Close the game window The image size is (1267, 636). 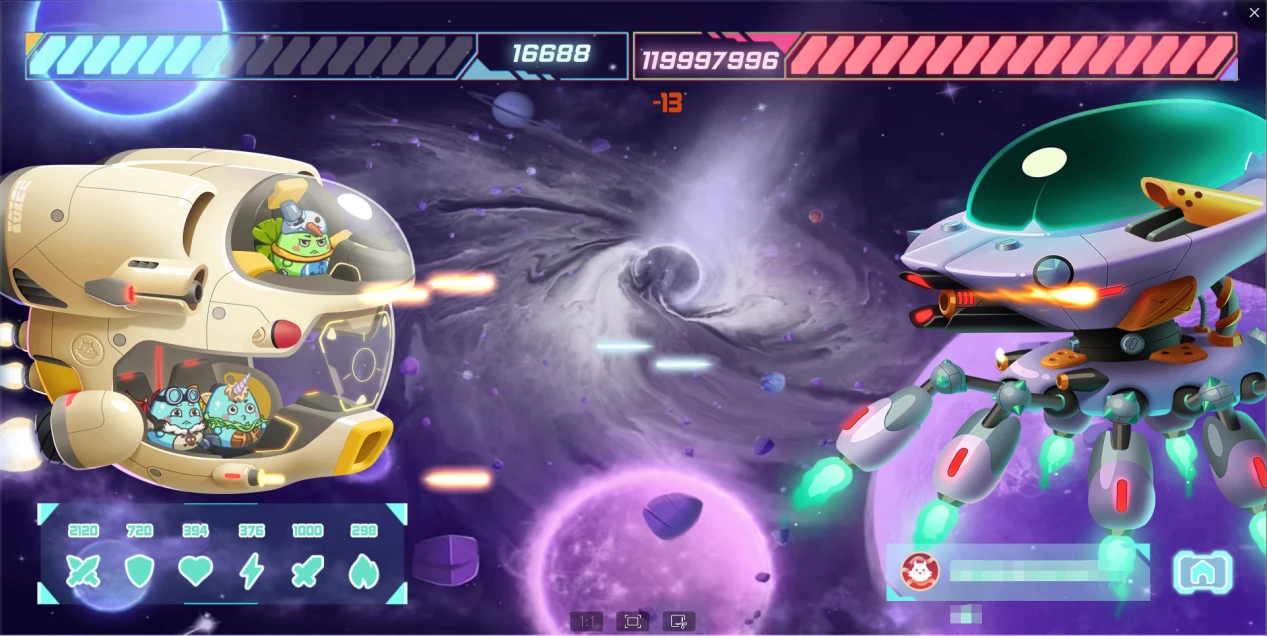pos(1254,13)
